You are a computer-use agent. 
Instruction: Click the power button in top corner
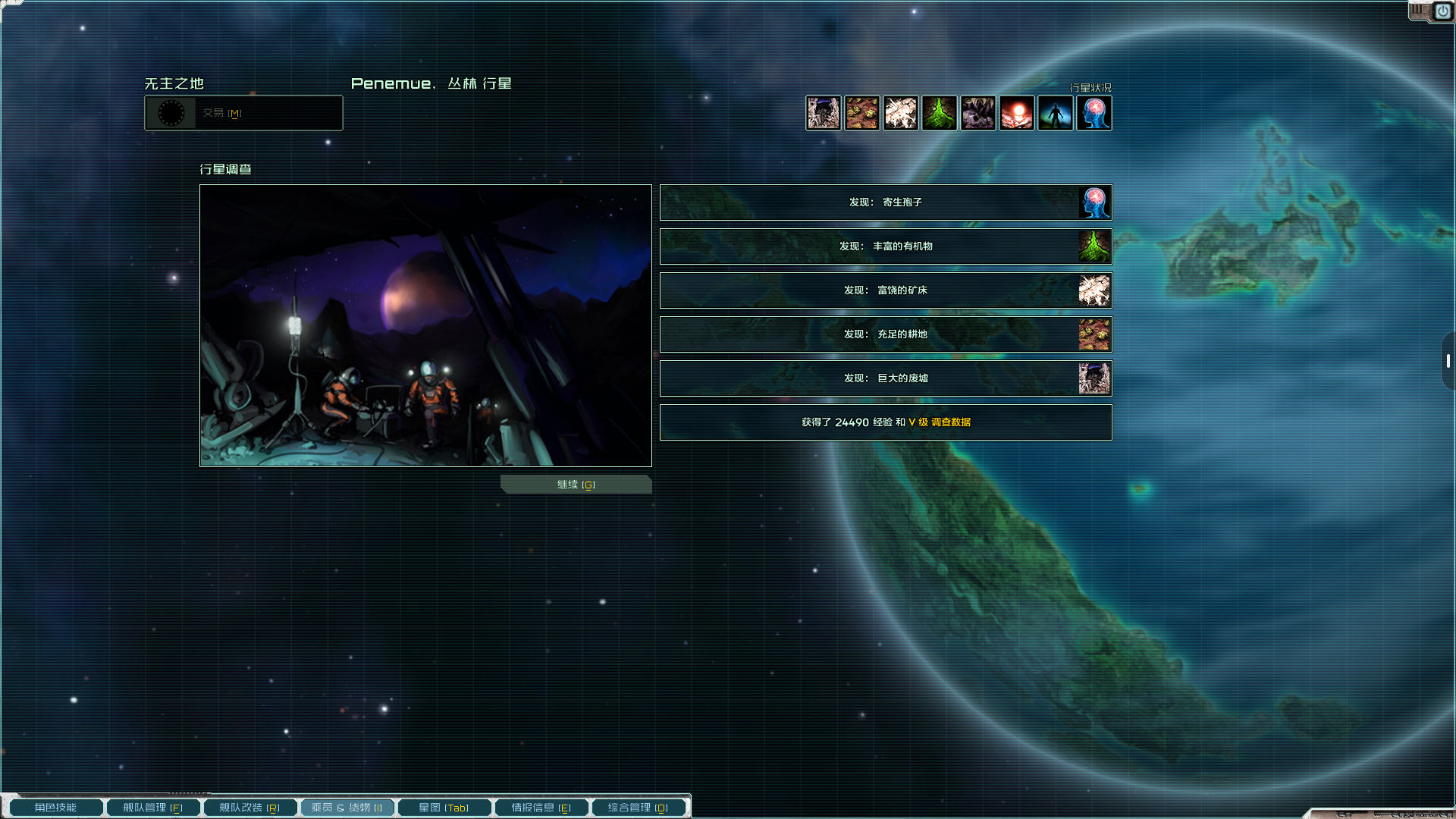[1442, 11]
